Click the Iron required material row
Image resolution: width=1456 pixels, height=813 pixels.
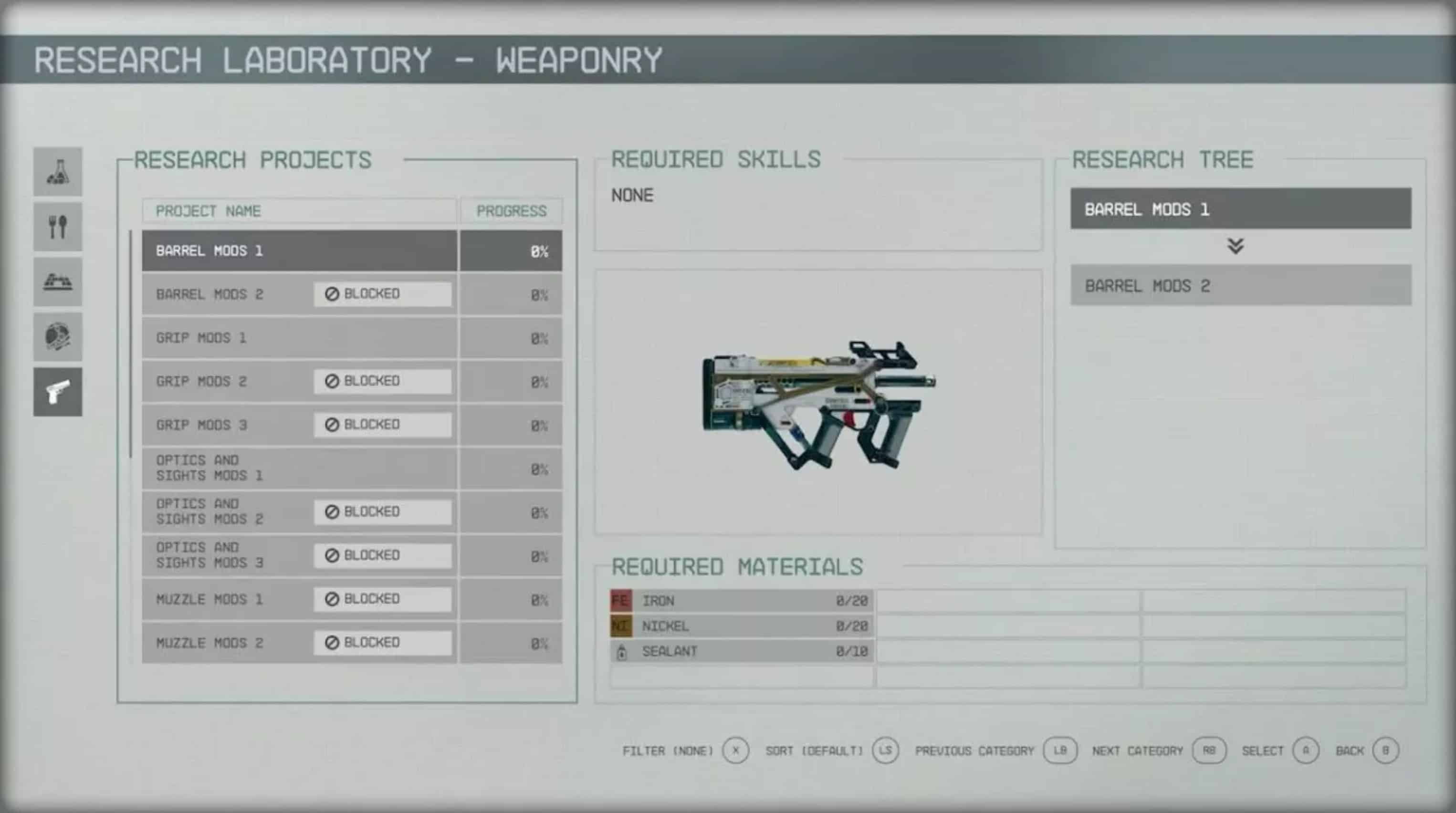coord(741,601)
